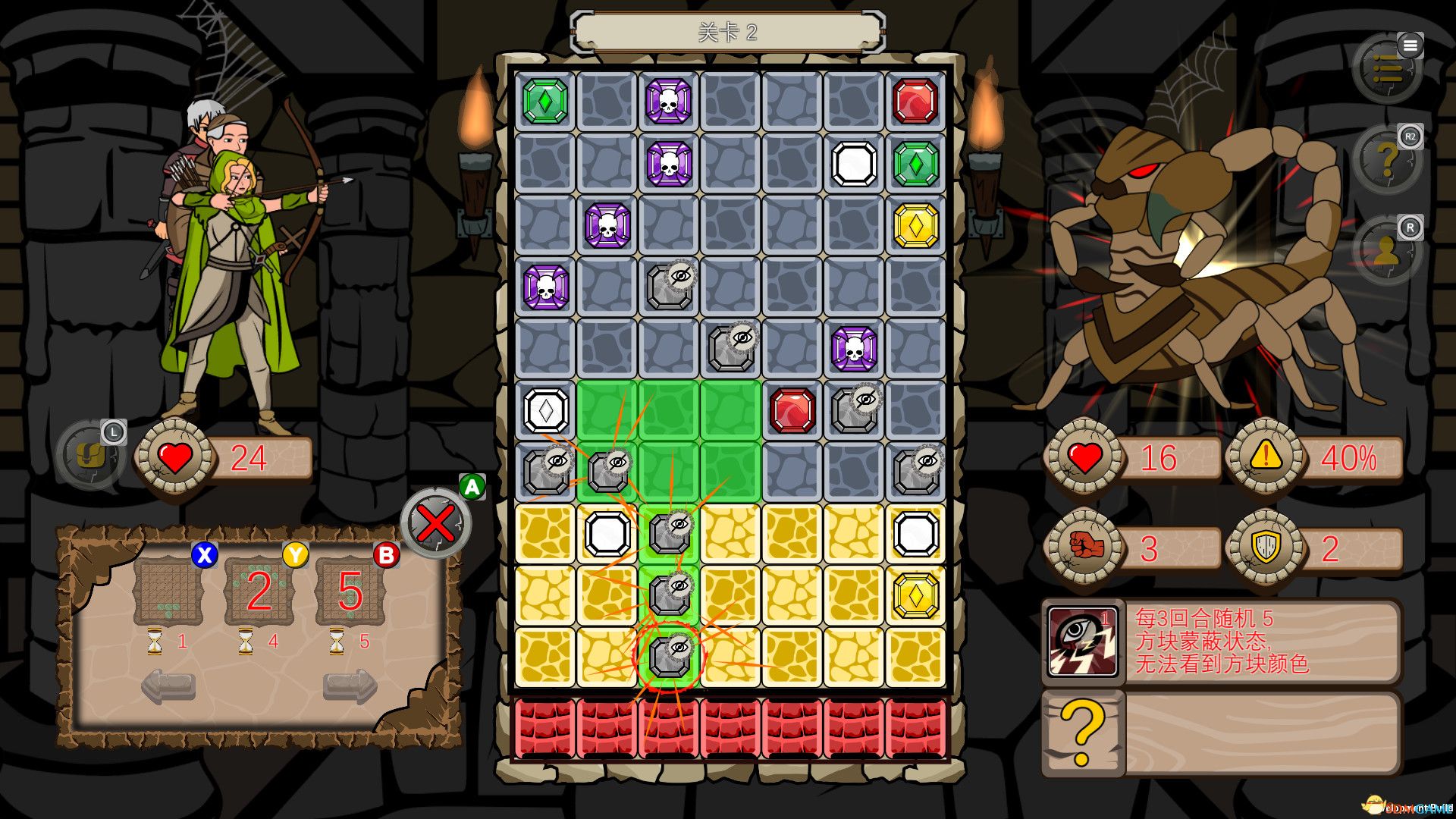1456x819 pixels.
Task: Inspect the enemy's shield defense icon
Action: (x=1265, y=546)
